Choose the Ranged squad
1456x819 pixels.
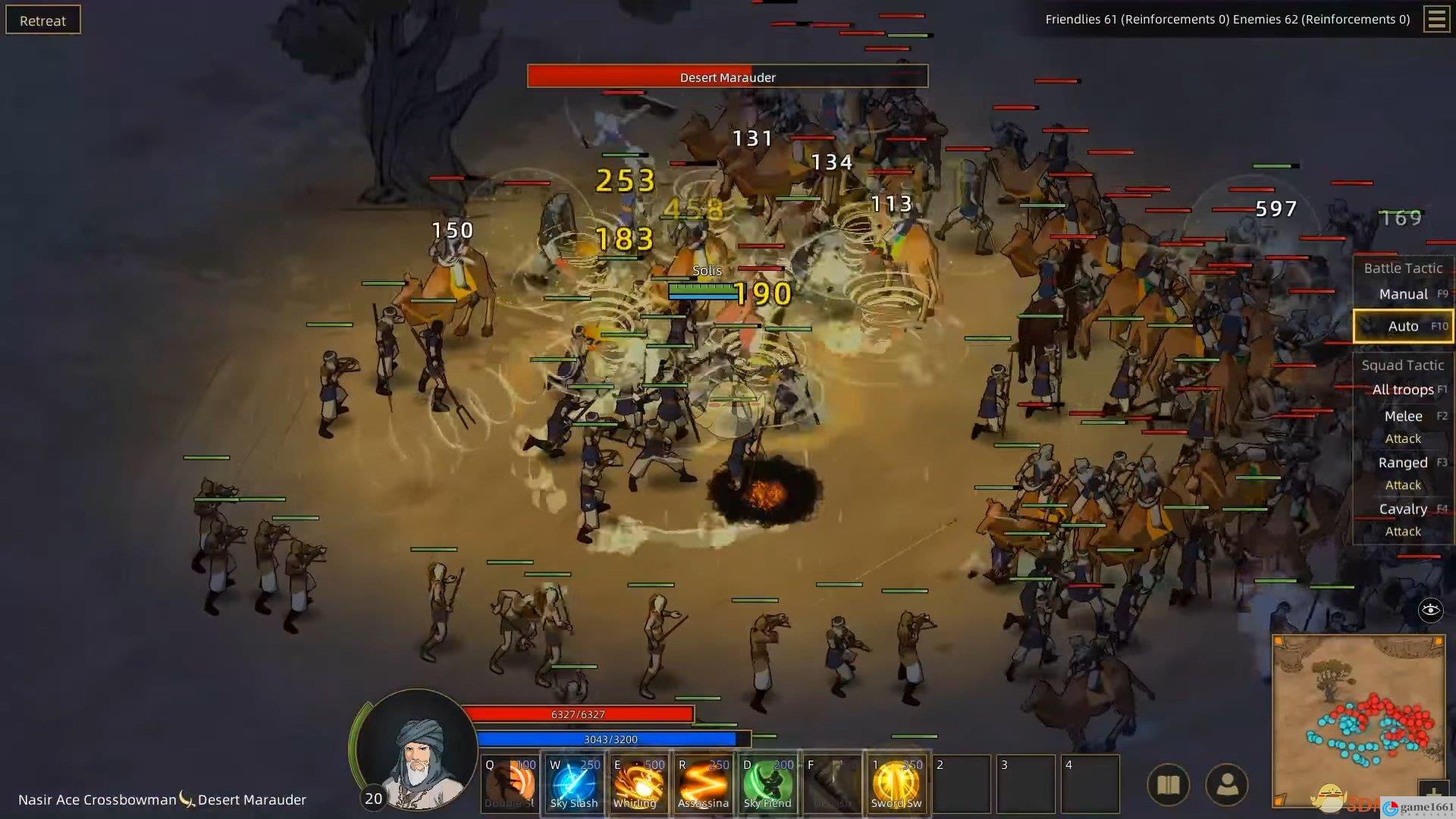(1403, 463)
